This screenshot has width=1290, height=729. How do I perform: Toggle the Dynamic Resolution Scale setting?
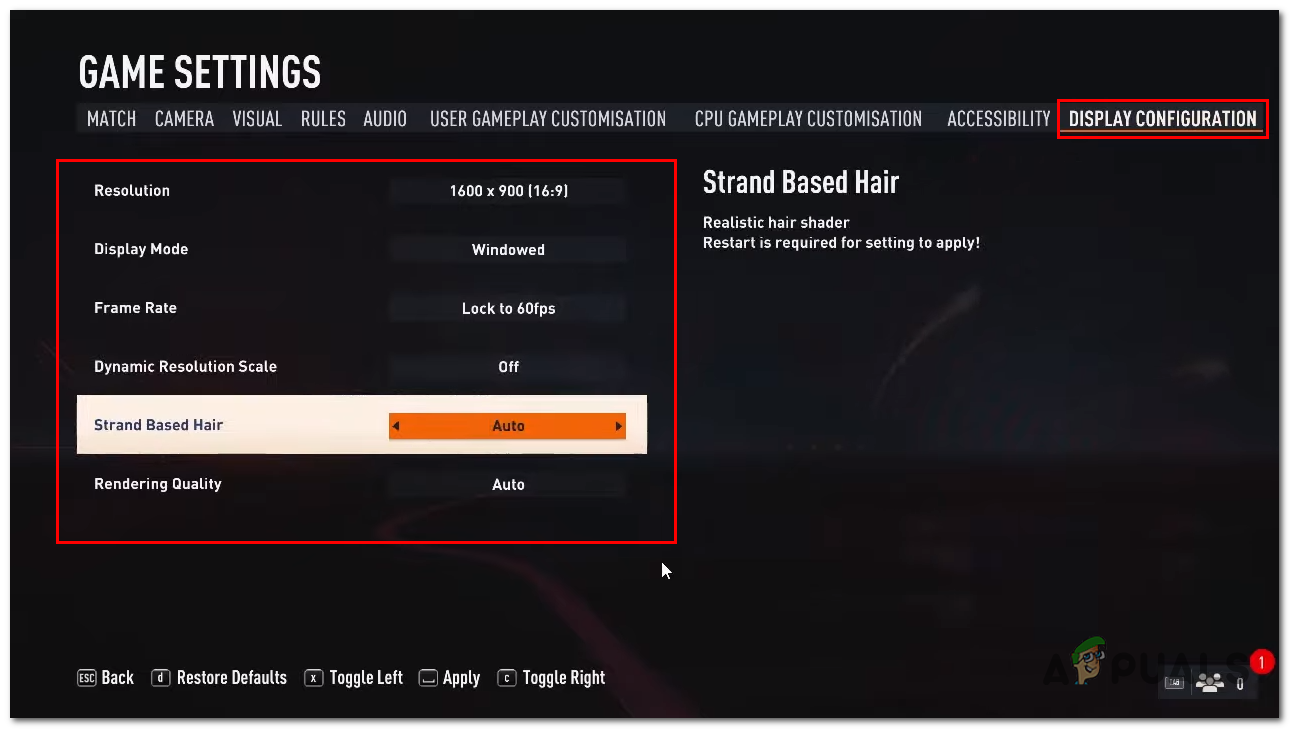(508, 367)
